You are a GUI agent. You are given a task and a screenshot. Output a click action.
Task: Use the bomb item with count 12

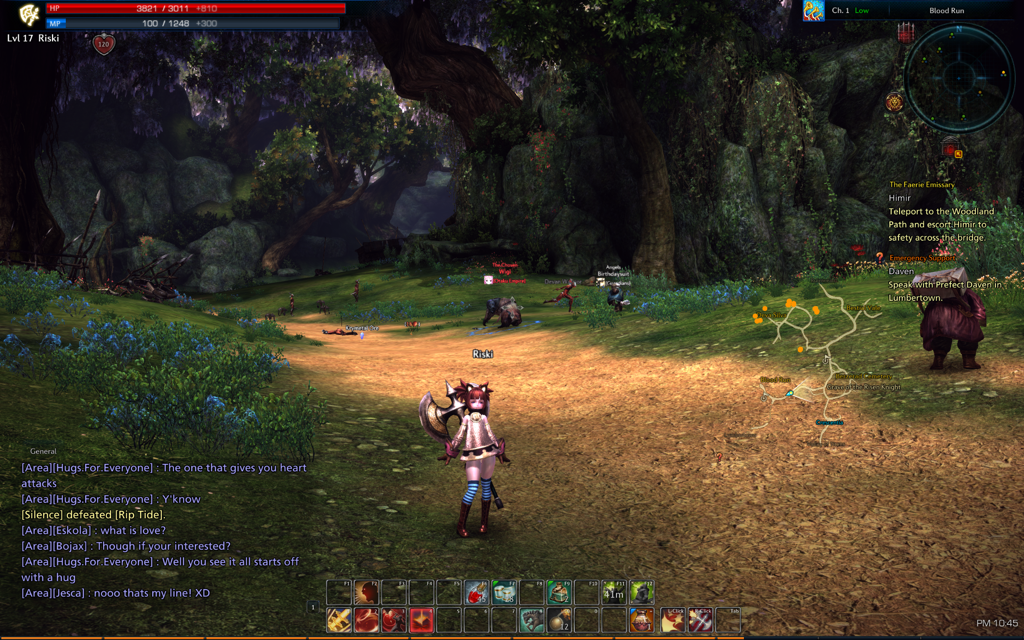[559, 620]
